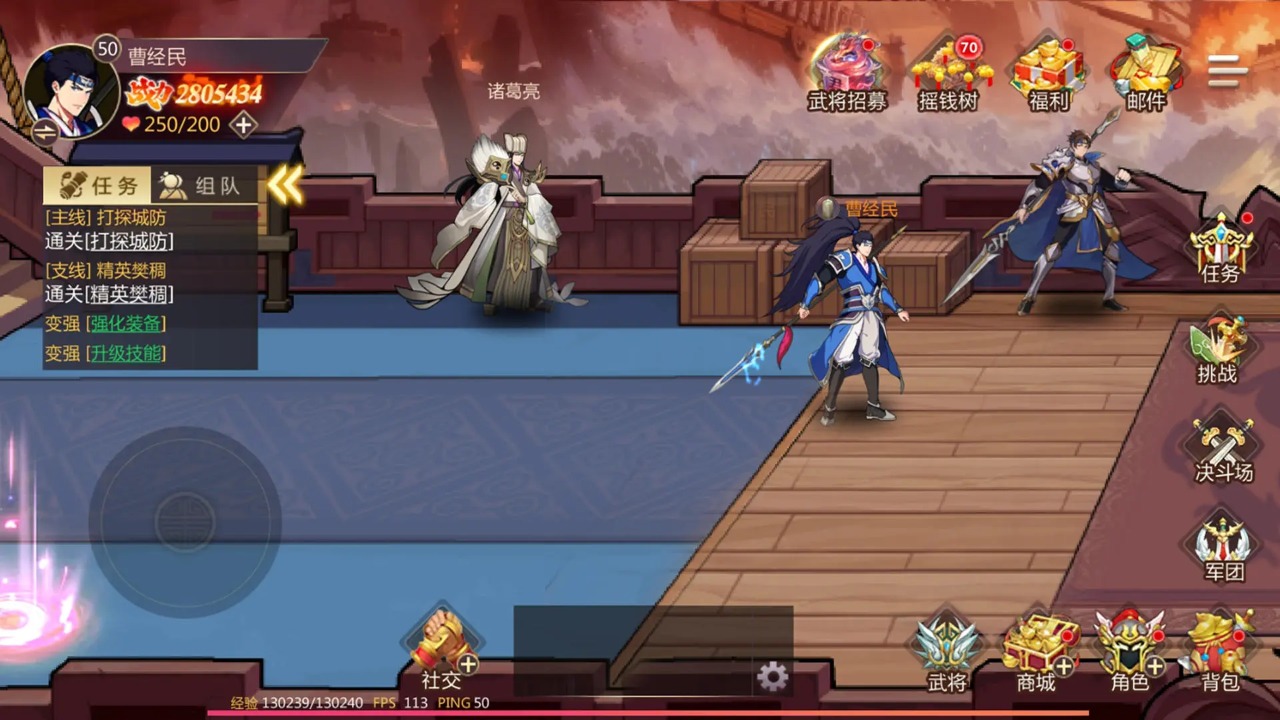Open the 摇钱树 money tree icon

(947, 70)
